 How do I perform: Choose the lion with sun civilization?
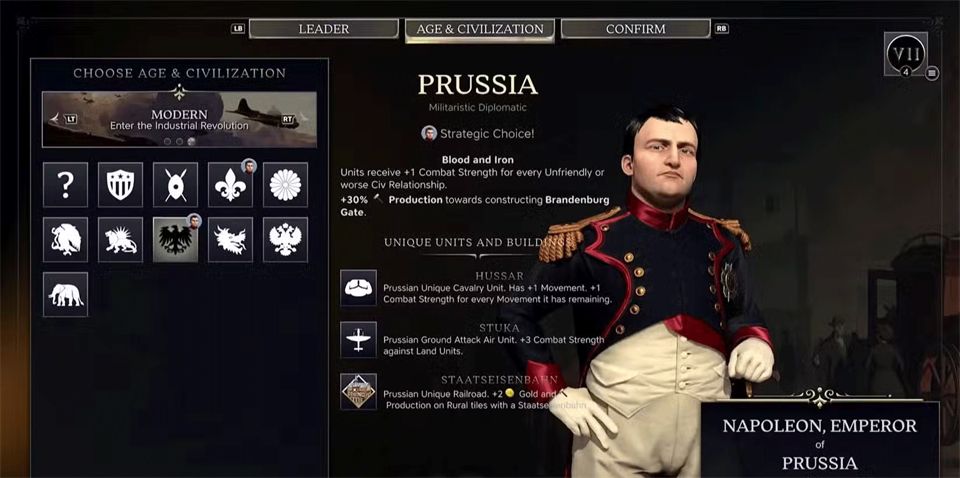coord(120,240)
